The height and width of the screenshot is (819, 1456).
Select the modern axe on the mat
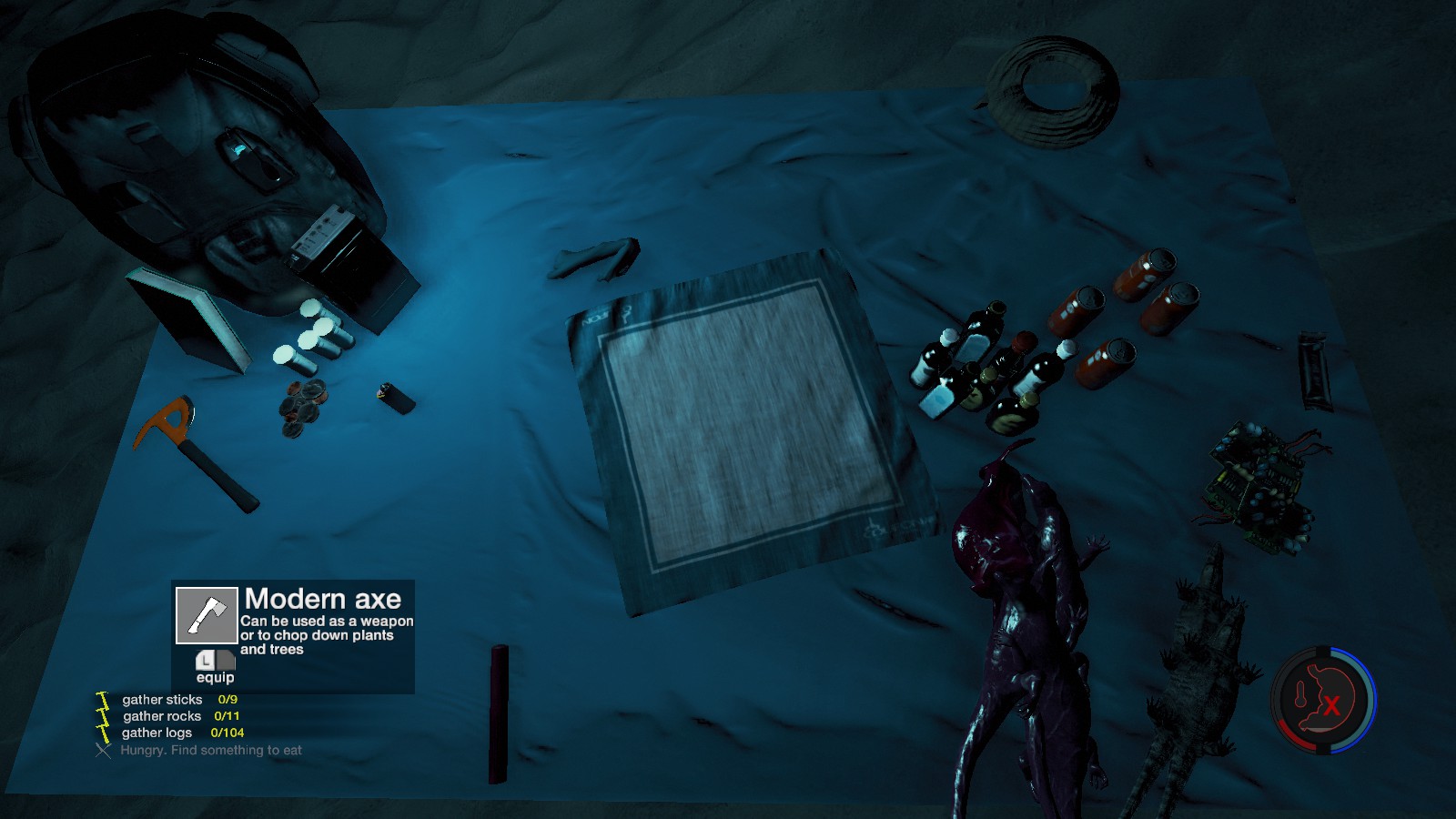[x=196, y=450]
